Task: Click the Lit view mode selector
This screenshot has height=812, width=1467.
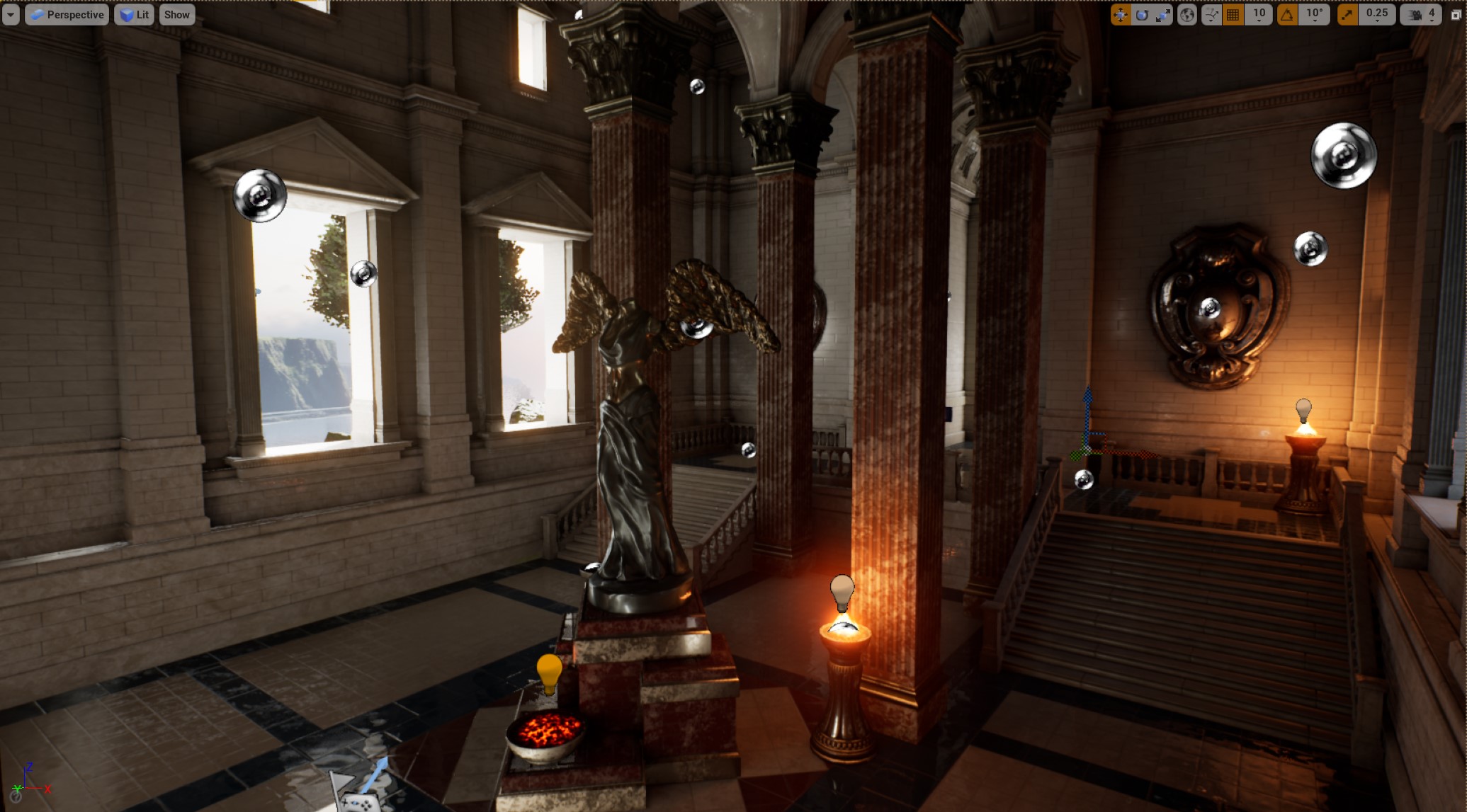Action: coord(134,14)
